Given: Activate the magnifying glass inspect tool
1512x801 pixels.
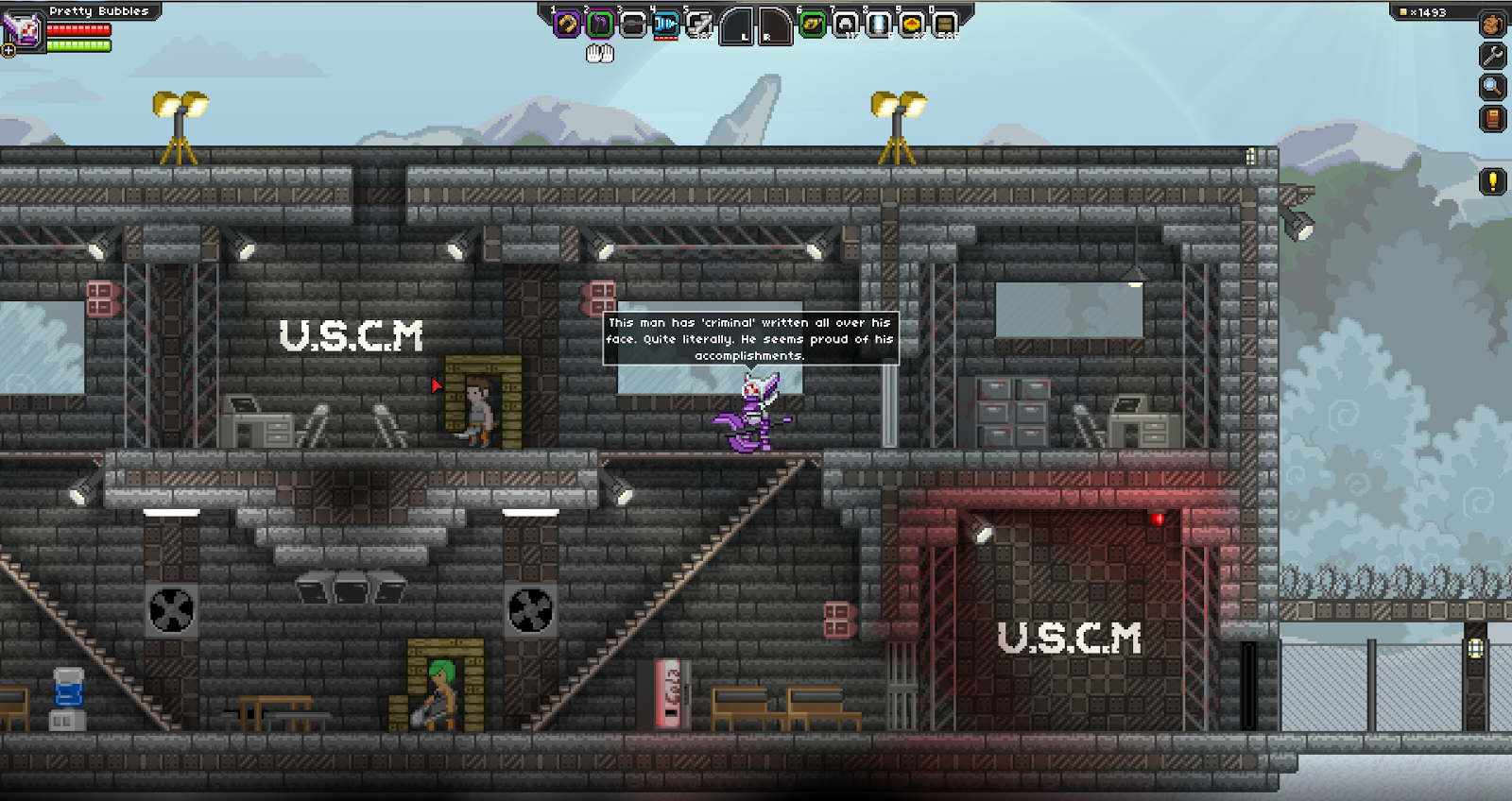Looking at the screenshot, I should click(x=1493, y=88).
